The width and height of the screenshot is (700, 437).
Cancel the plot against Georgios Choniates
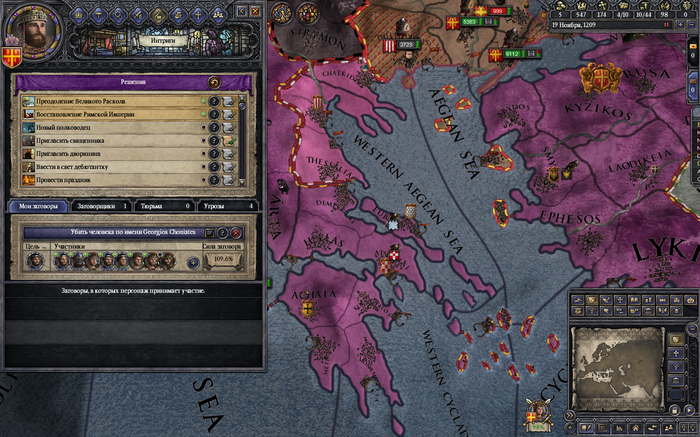[x=236, y=232]
